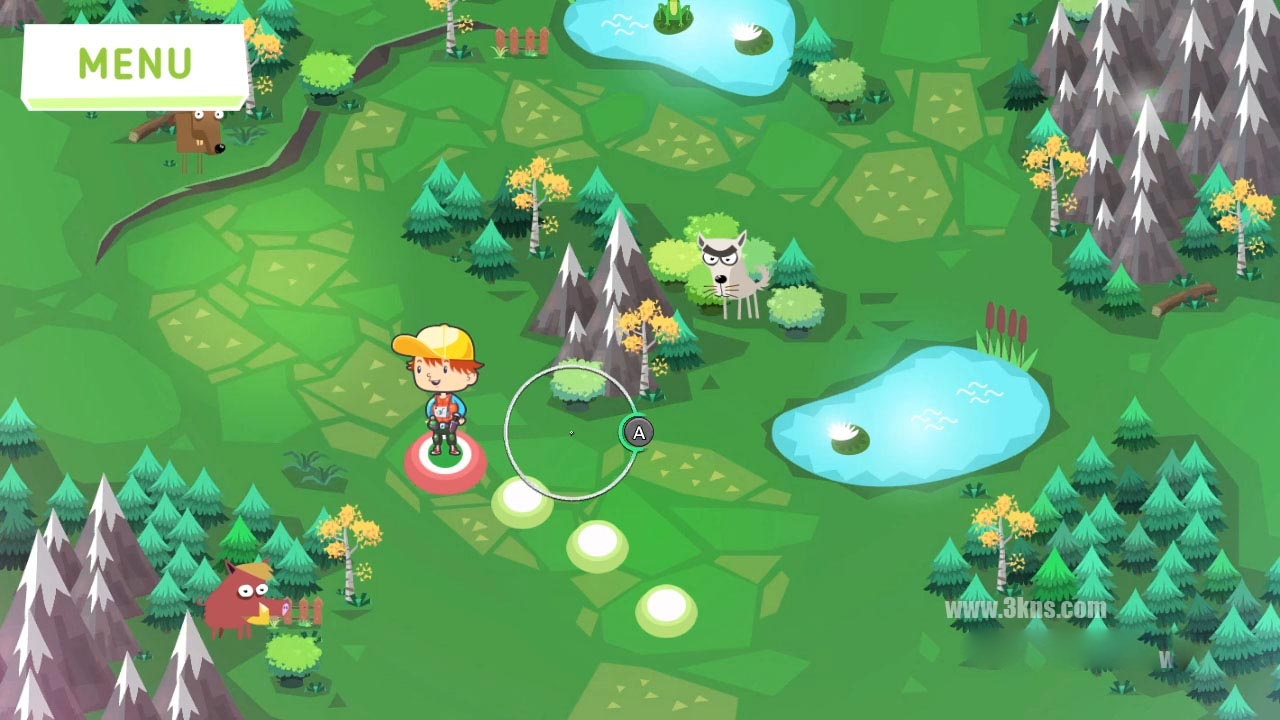The height and width of the screenshot is (720, 1280).
Task: Open the MENU button
Action: point(135,64)
